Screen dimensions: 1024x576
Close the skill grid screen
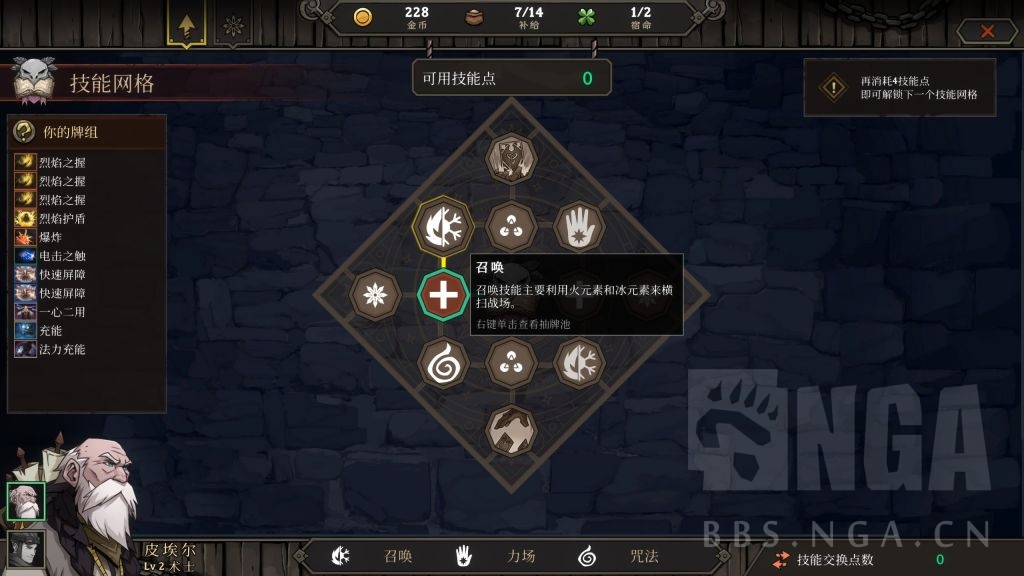point(987,31)
